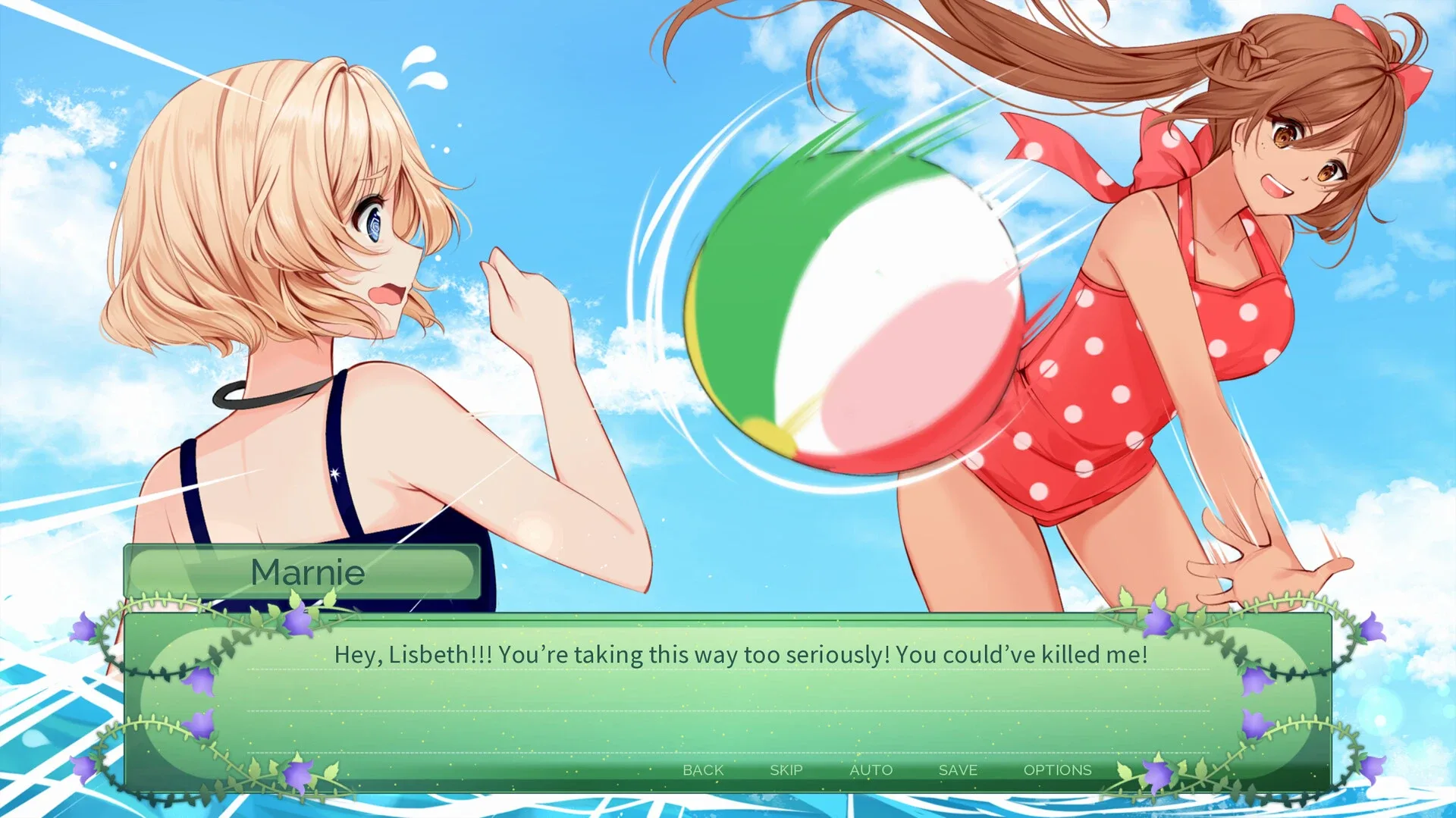Click the sweat drops above Marnie's head
The width and height of the screenshot is (1456, 818).
click(x=422, y=68)
